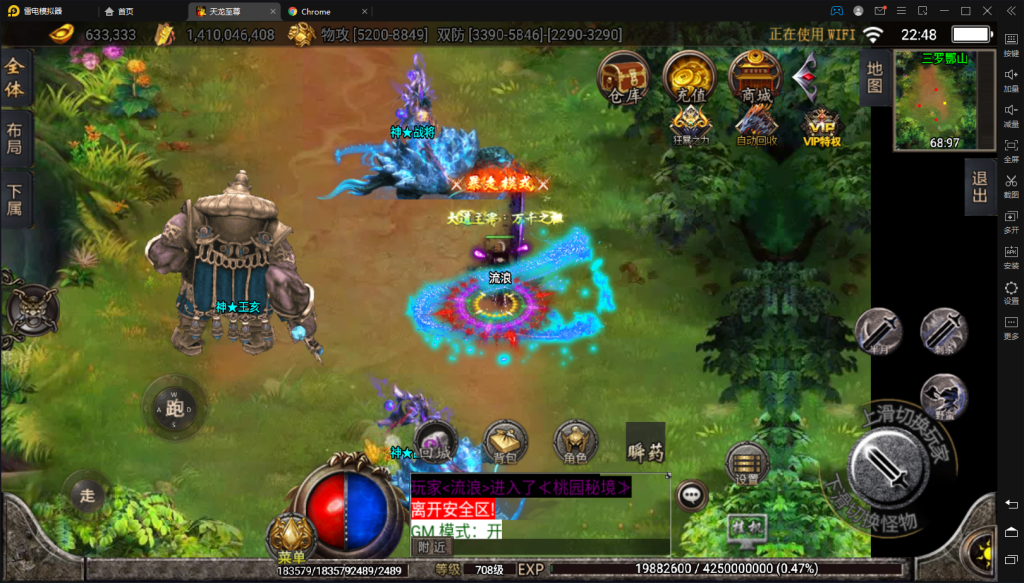
Task: Open the 自动回收 auto-recycle feature
Action: click(x=756, y=125)
